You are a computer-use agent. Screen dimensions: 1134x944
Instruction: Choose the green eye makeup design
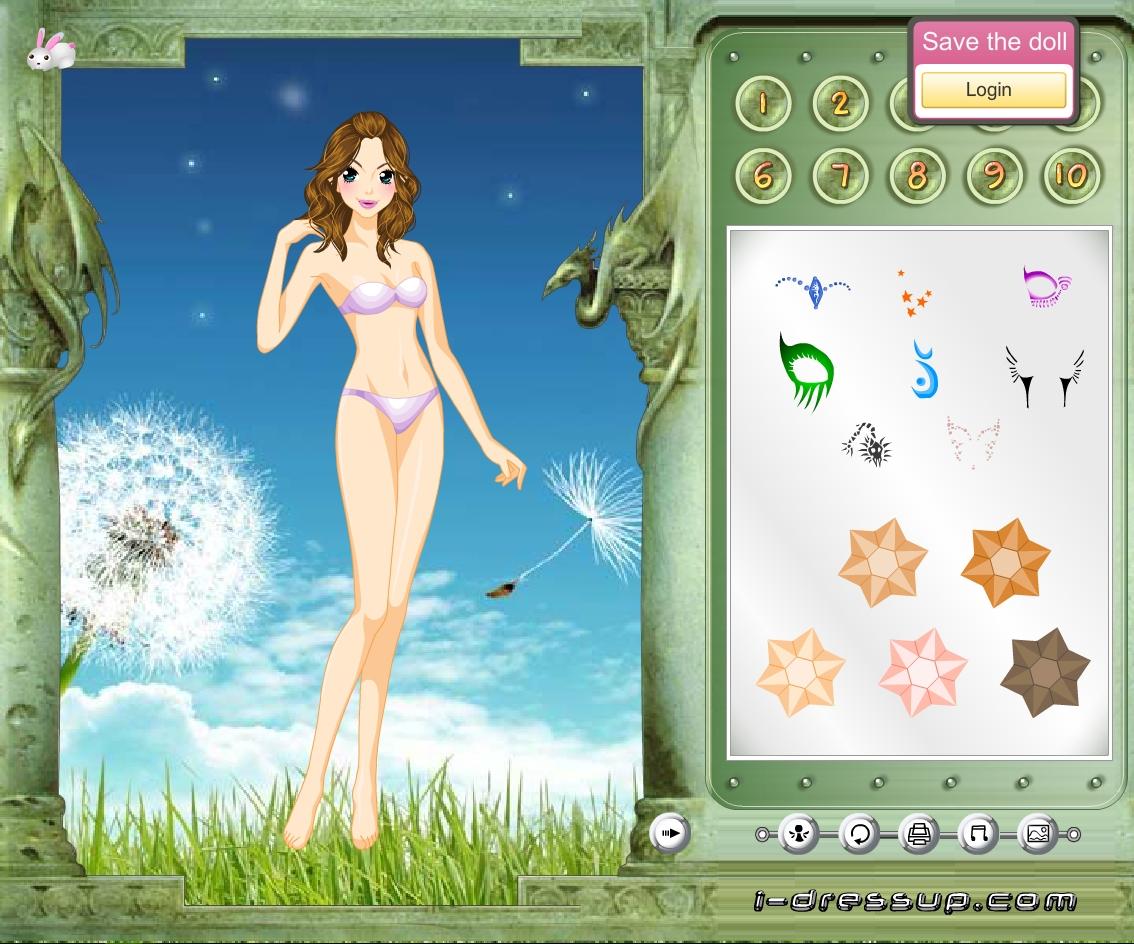[806, 372]
